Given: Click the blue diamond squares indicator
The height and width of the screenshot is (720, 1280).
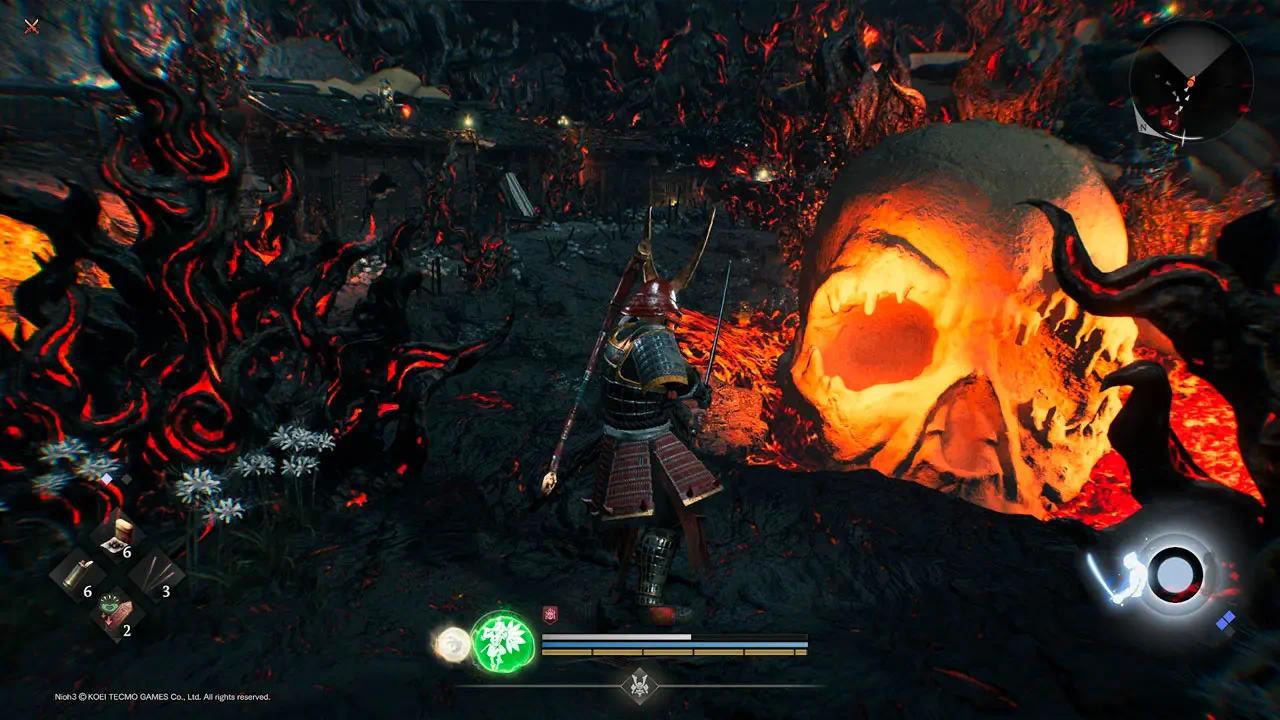Looking at the screenshot, I should click(1225, 620).
